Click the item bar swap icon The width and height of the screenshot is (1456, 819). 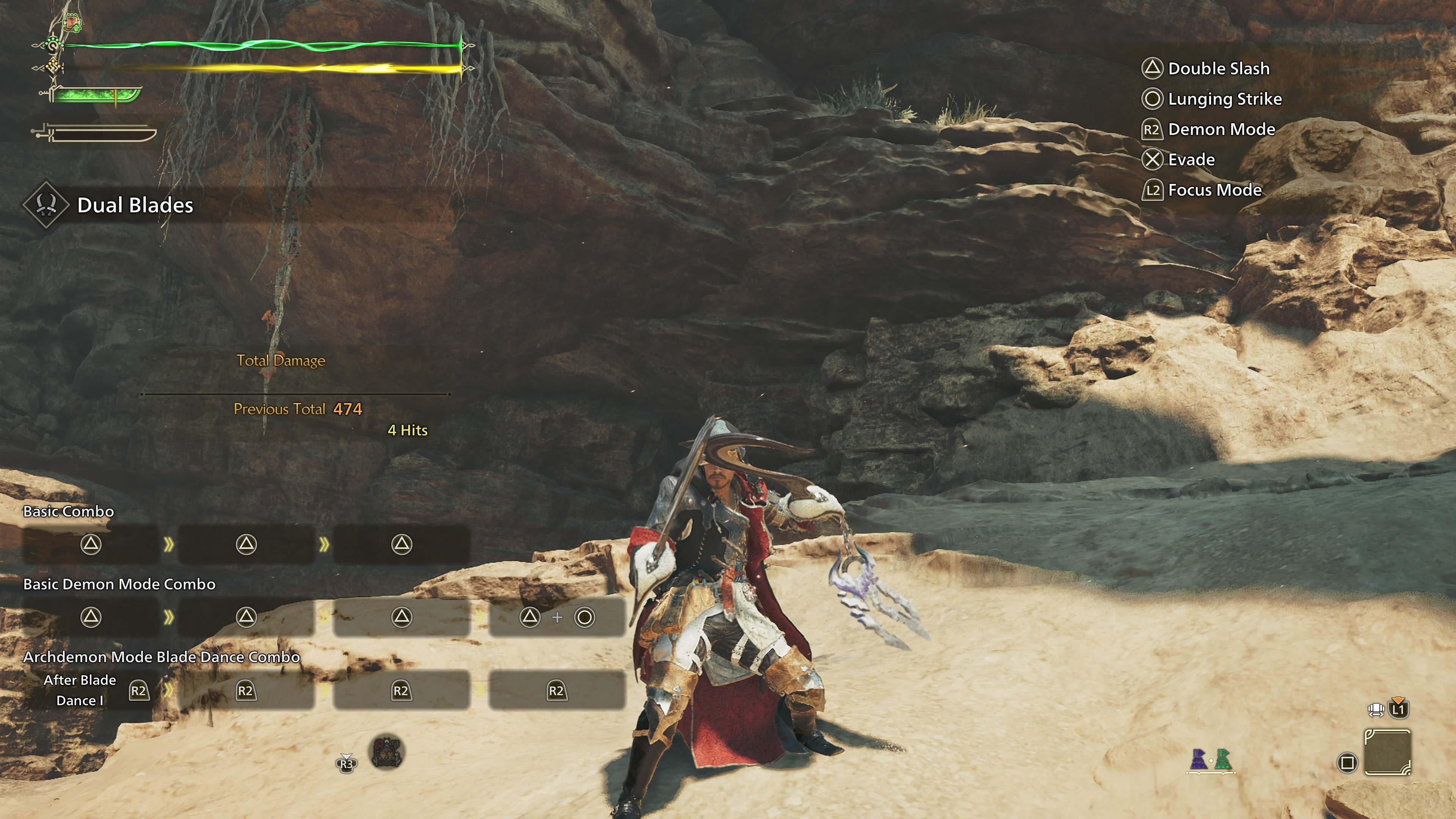(x=1376, y=709)
